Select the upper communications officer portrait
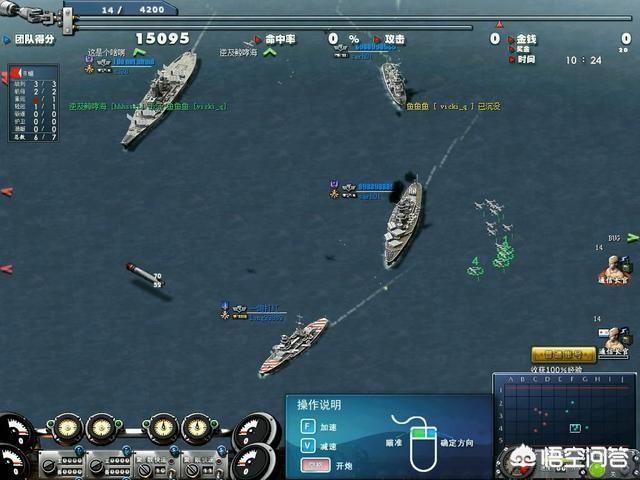 pyautogui.click(x=614, y=267)
